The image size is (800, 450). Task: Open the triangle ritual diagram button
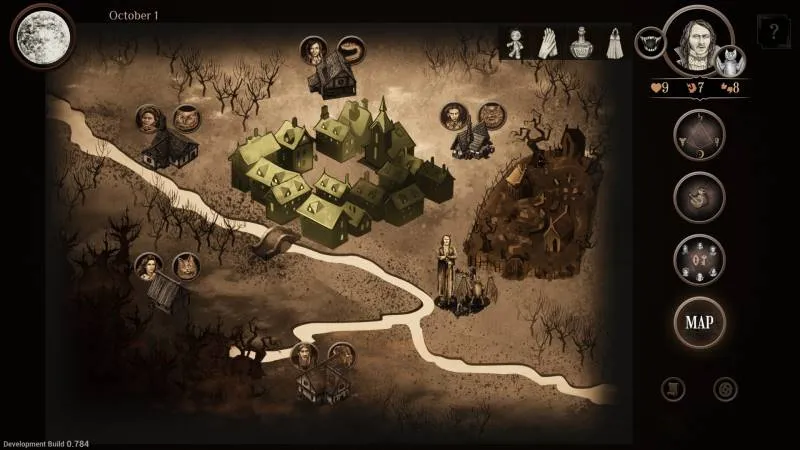[698, 136]
